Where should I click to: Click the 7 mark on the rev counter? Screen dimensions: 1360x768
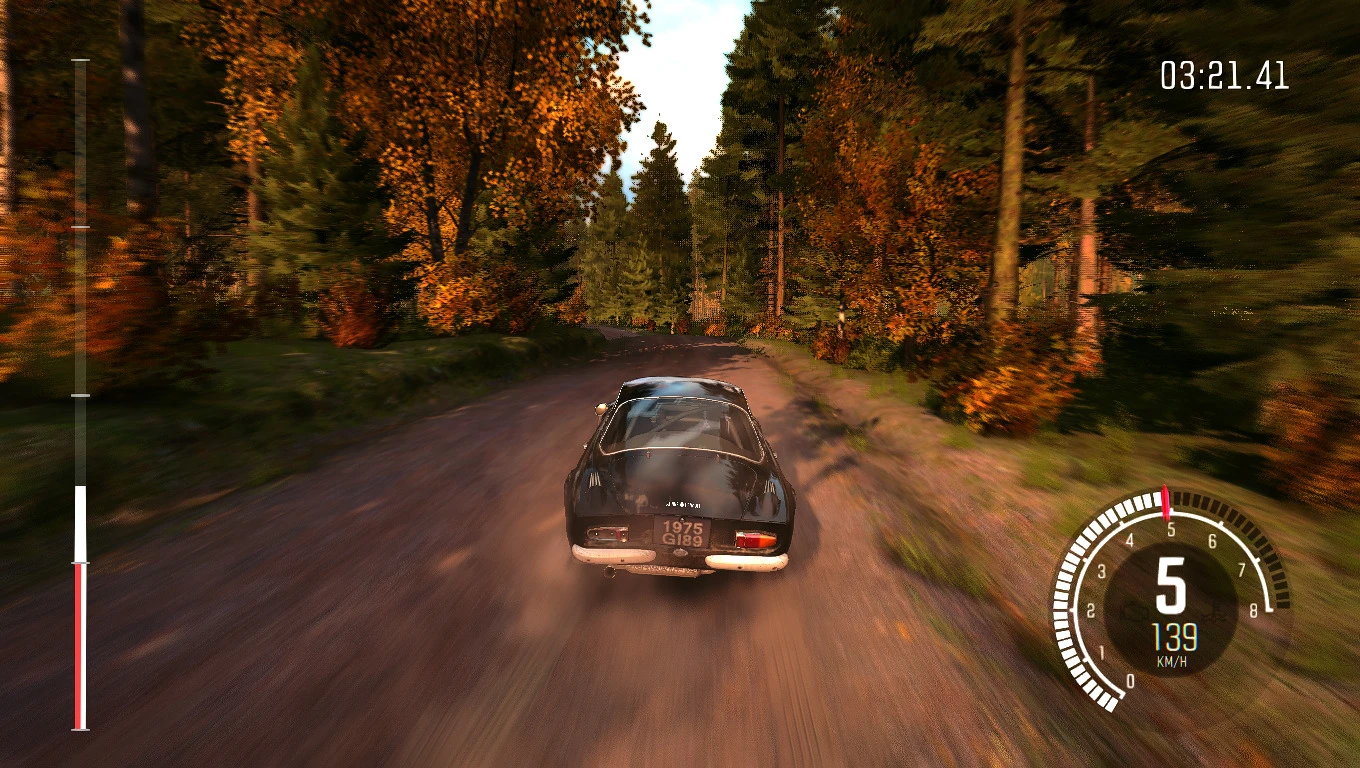point(1242,571)
